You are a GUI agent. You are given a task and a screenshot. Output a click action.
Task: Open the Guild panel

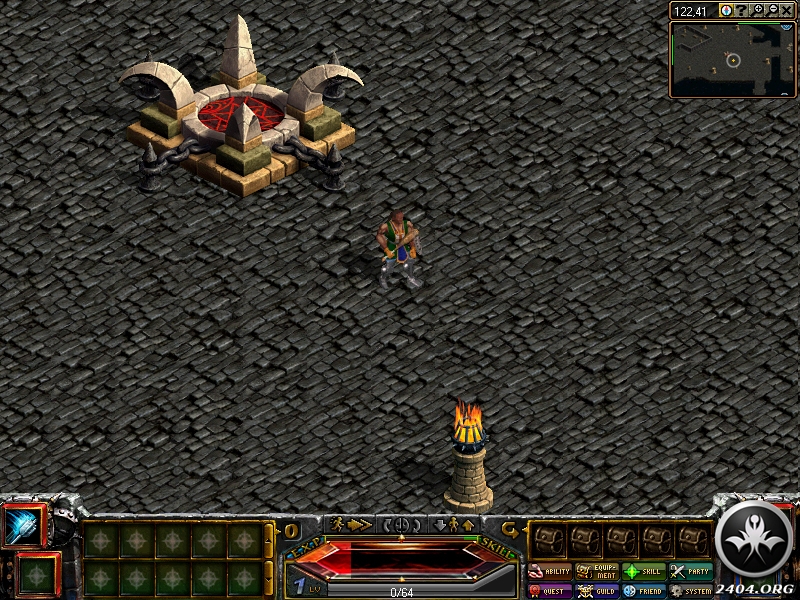tap(597, 591)
